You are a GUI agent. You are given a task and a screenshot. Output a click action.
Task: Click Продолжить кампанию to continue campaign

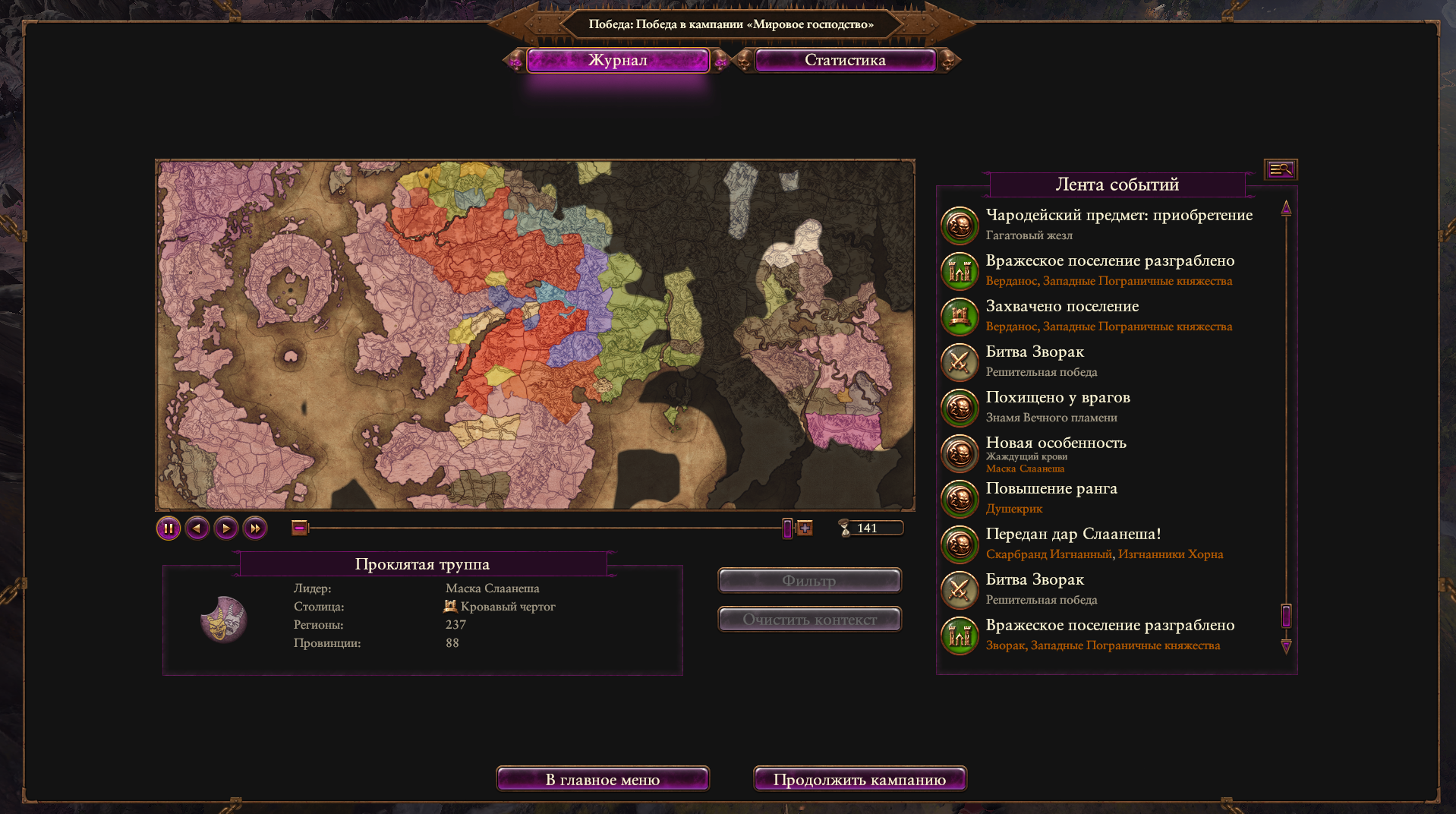click(x=859, y=779)
